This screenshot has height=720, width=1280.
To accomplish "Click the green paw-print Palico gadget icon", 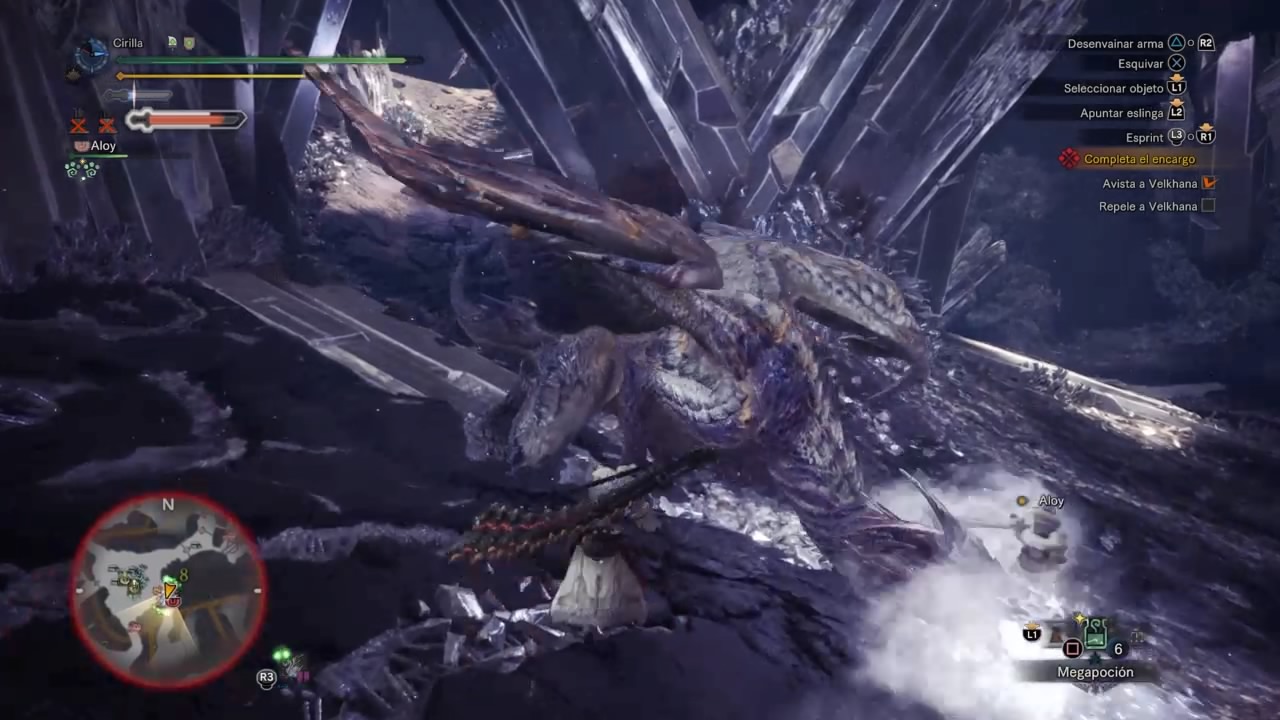I will pyautogui.click(x=81, y=169).
